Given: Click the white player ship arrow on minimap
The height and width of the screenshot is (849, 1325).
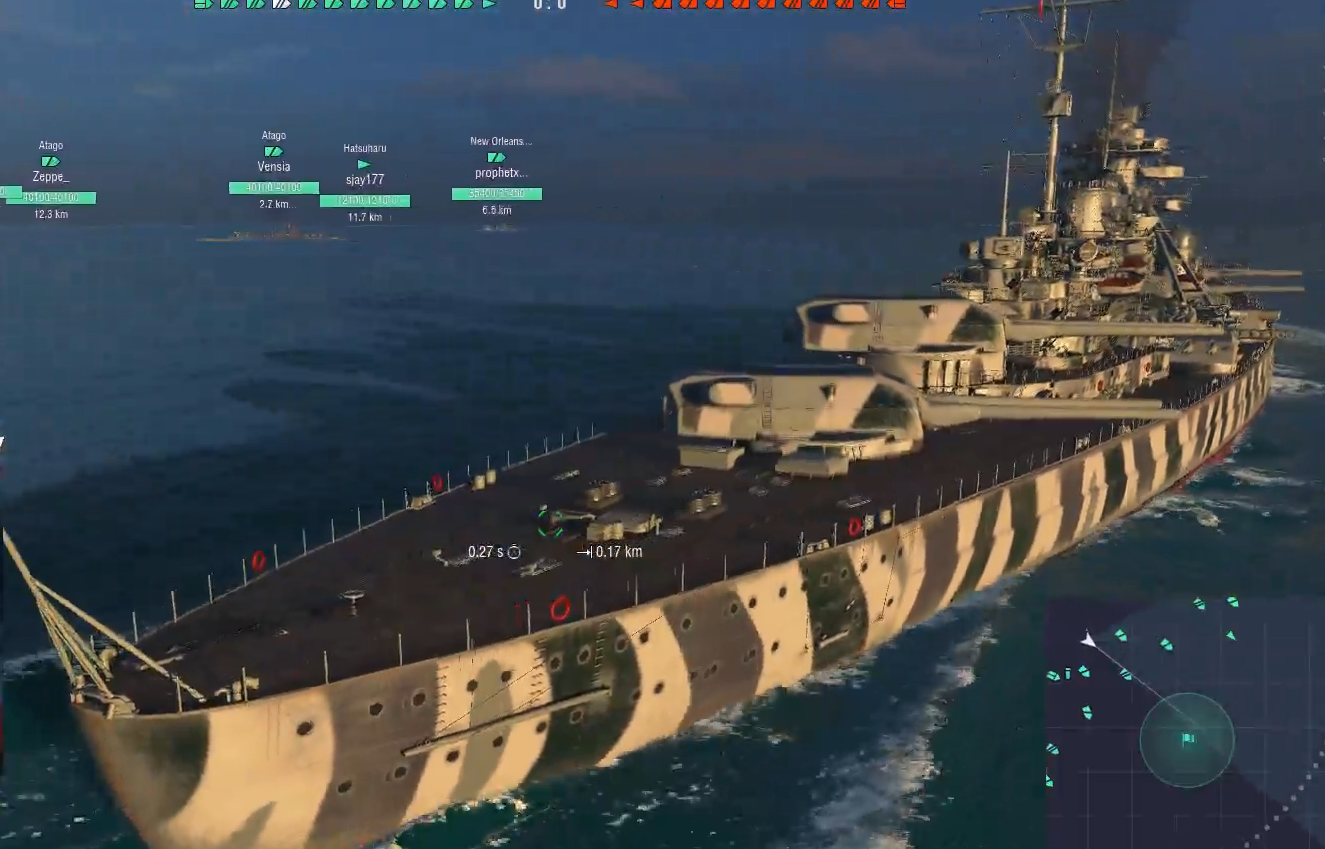Looking at the screenshot, I should coord(1089,639).
